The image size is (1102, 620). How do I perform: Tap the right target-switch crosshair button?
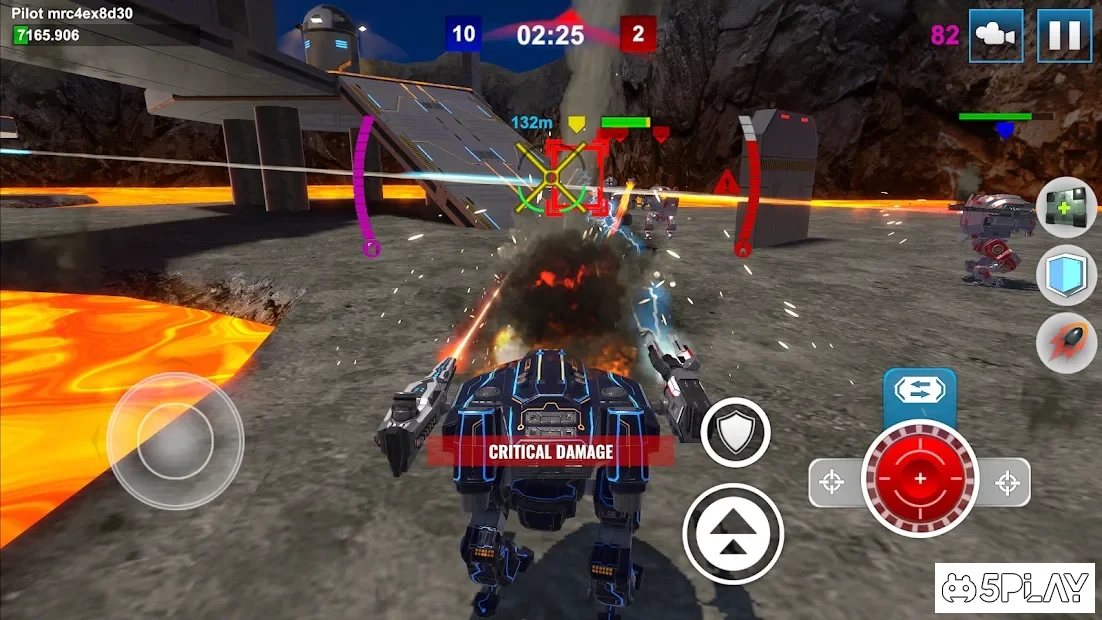[1007, 483]
